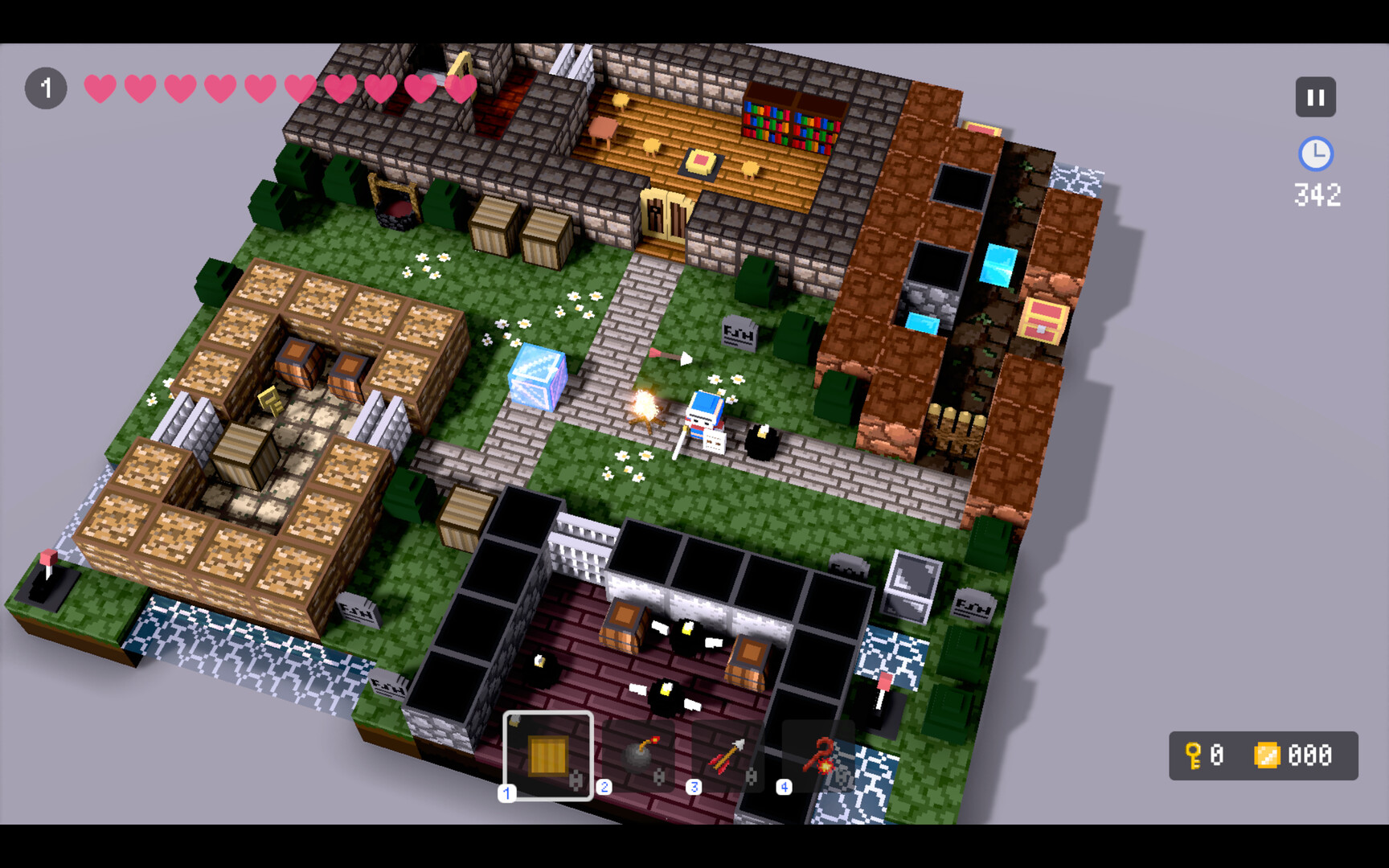Screen dimensions: 1389x868
Task: Open the orange treasure chest on the right edge
Action: coord(1042,320)
